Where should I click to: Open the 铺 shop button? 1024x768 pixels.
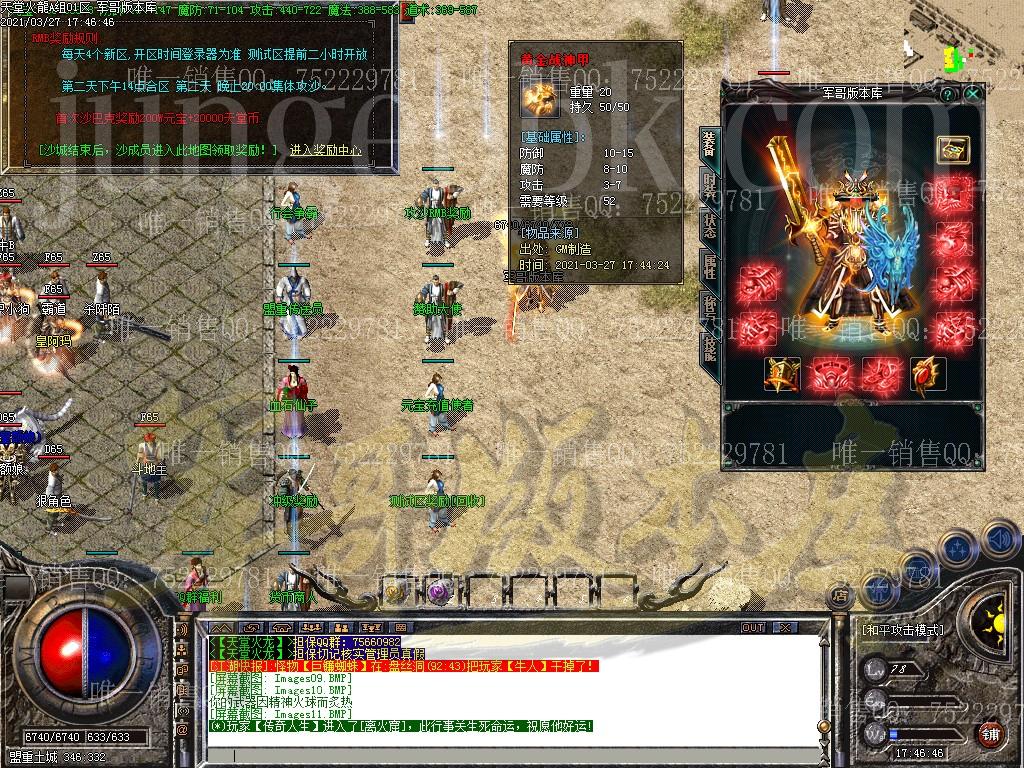pos(989,735)
